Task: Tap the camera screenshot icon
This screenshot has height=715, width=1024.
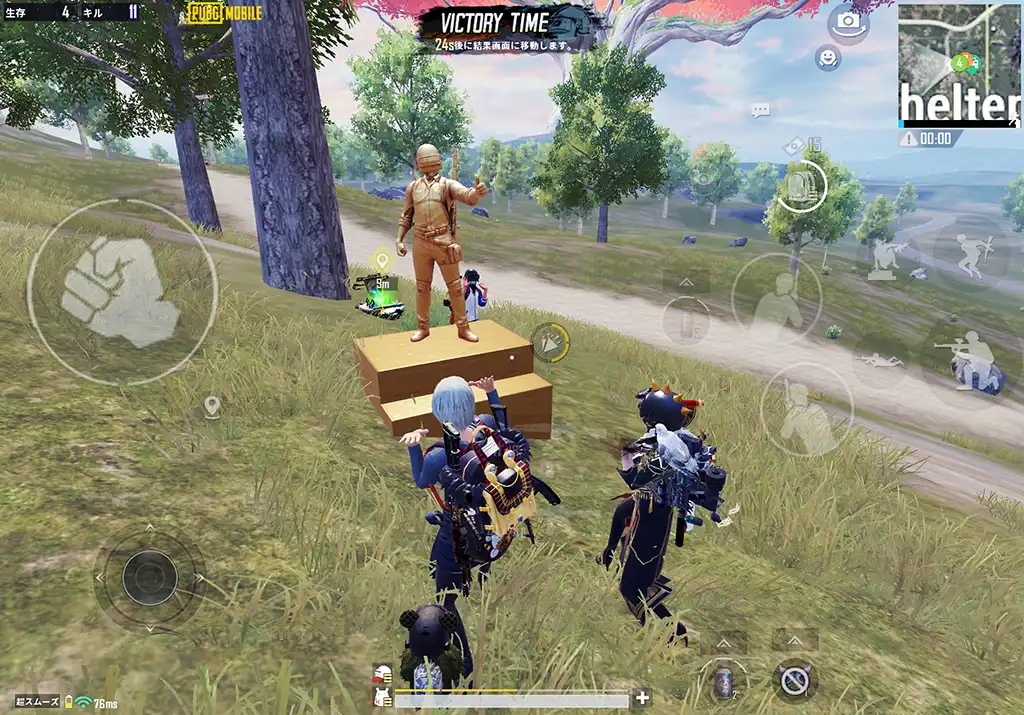Action: point(848,21)
